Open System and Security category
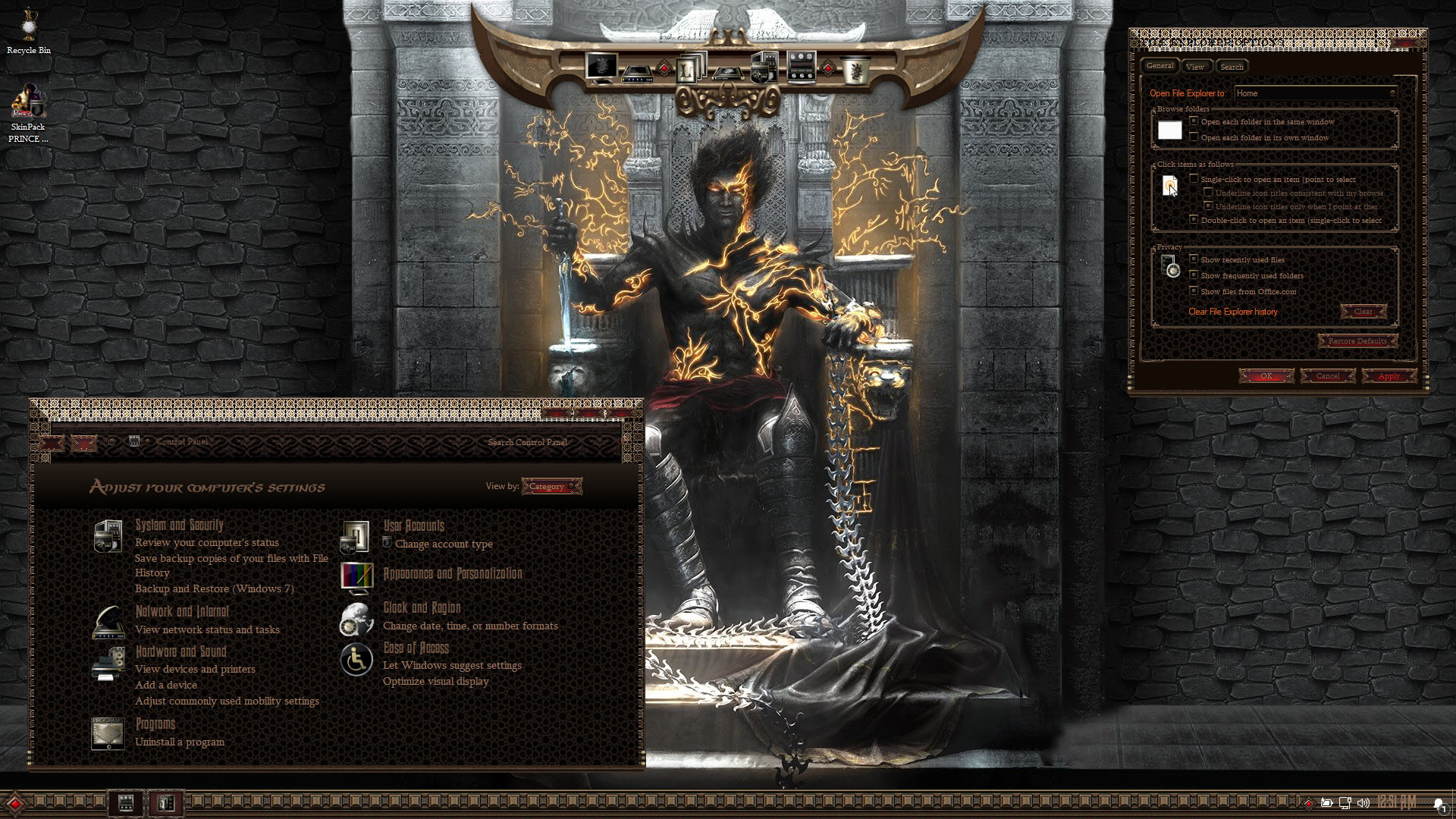This screenshot has height=819, width=1456. pos(179,525)
